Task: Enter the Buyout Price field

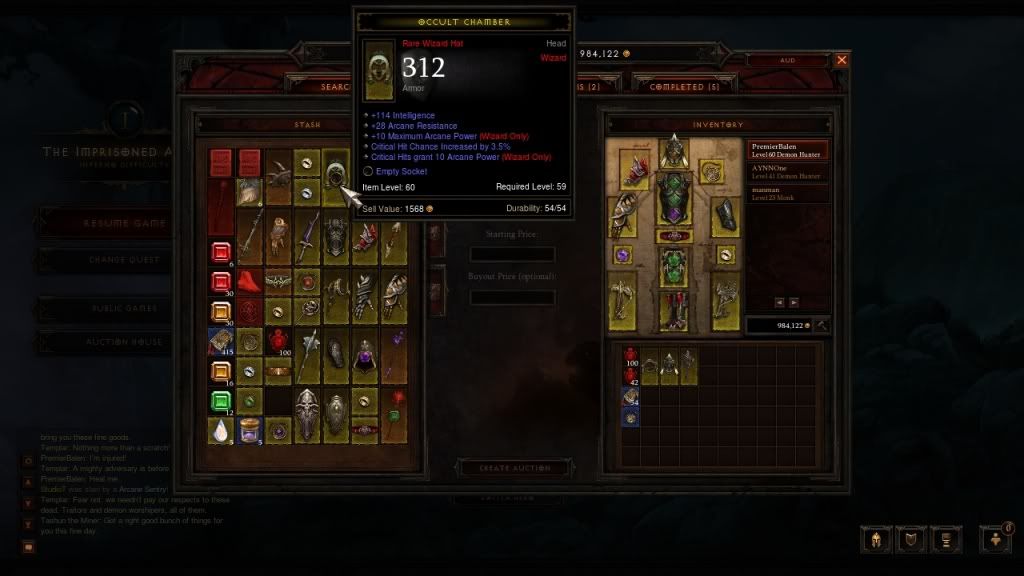Action: pos(512,297)
